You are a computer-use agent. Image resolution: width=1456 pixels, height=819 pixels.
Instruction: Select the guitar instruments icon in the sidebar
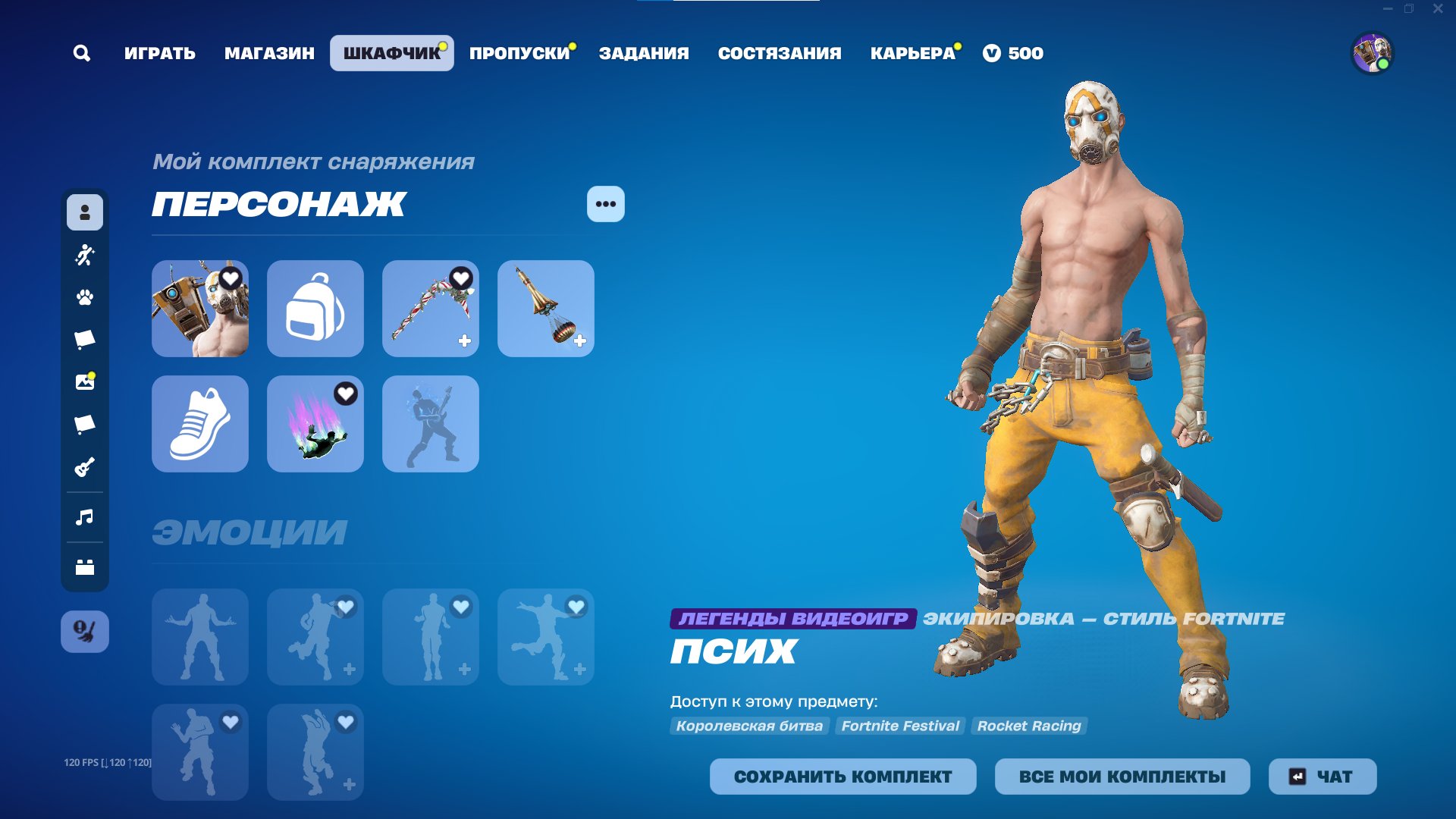coord(84,467)
